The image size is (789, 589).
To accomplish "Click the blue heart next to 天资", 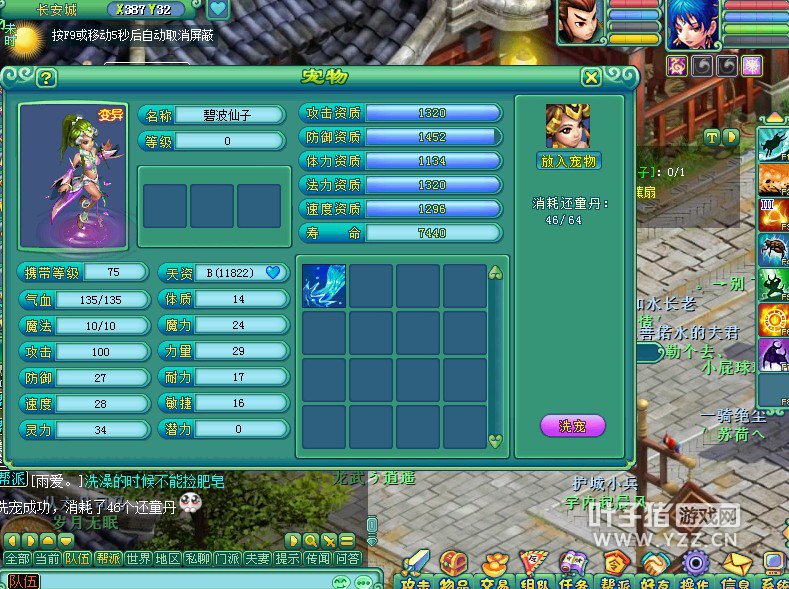I will click(272, 272).
